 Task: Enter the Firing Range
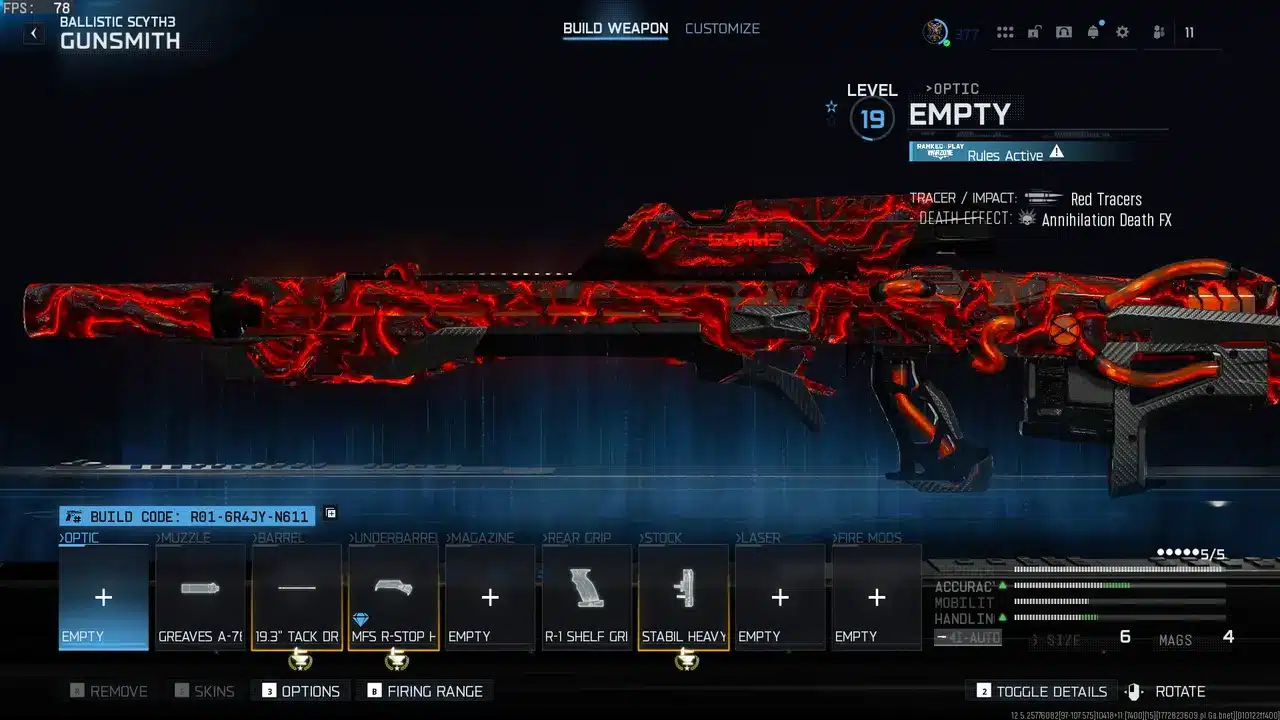tap(425, 691)
